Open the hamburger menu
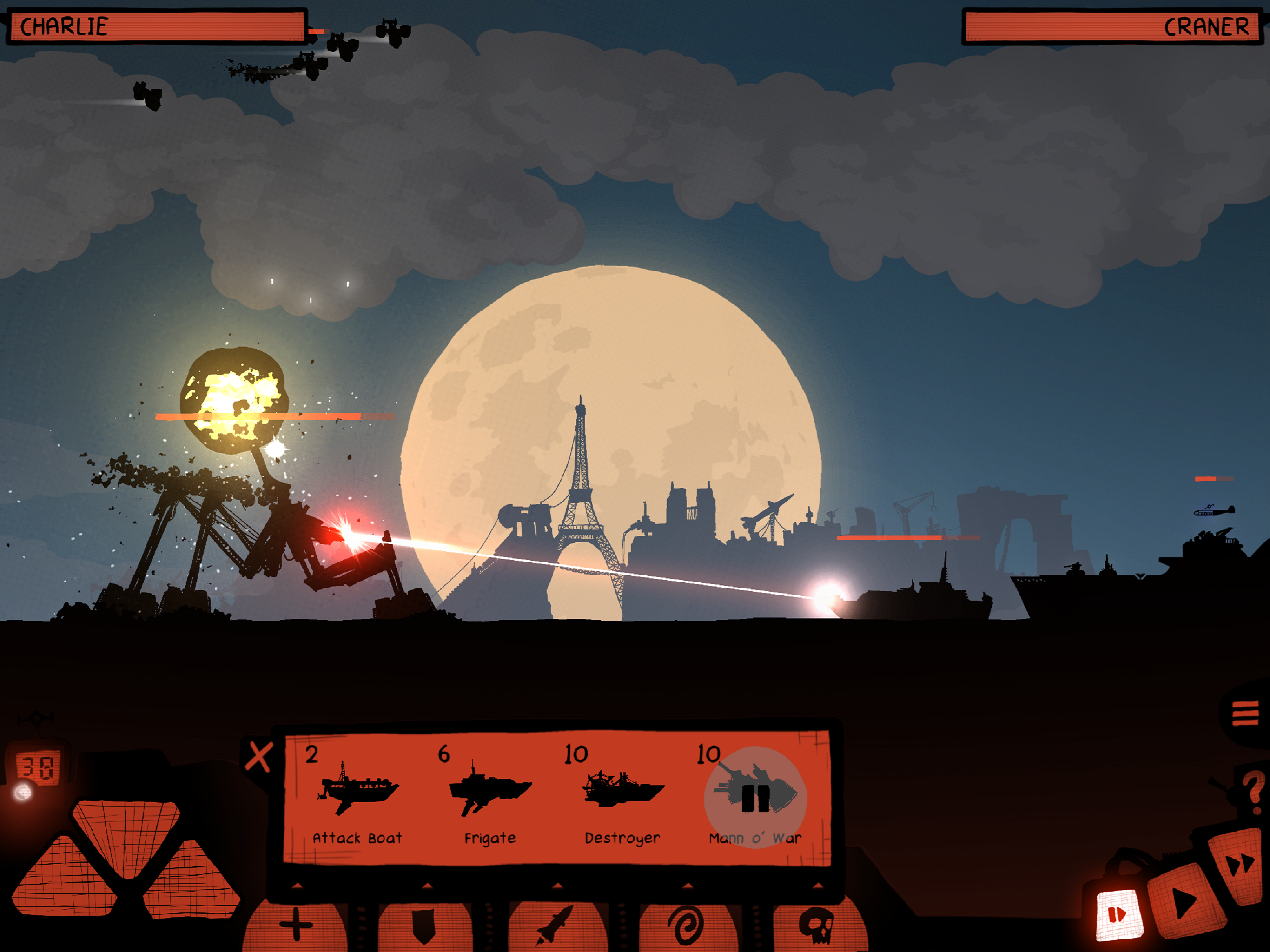The width and height of the screenshot is (1270, 952). click(1245, 714)
